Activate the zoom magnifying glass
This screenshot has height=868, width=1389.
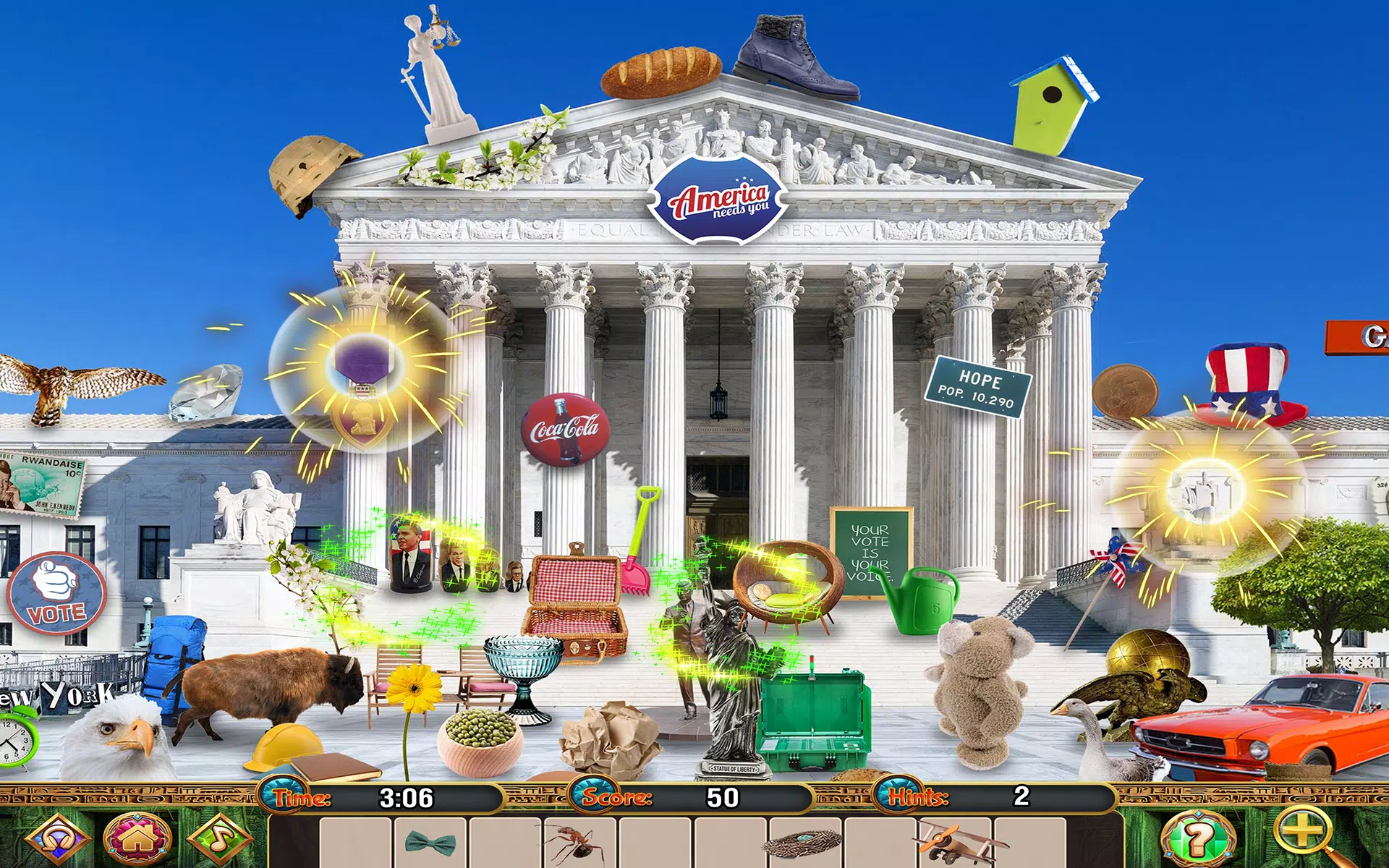pos(1304,834)
